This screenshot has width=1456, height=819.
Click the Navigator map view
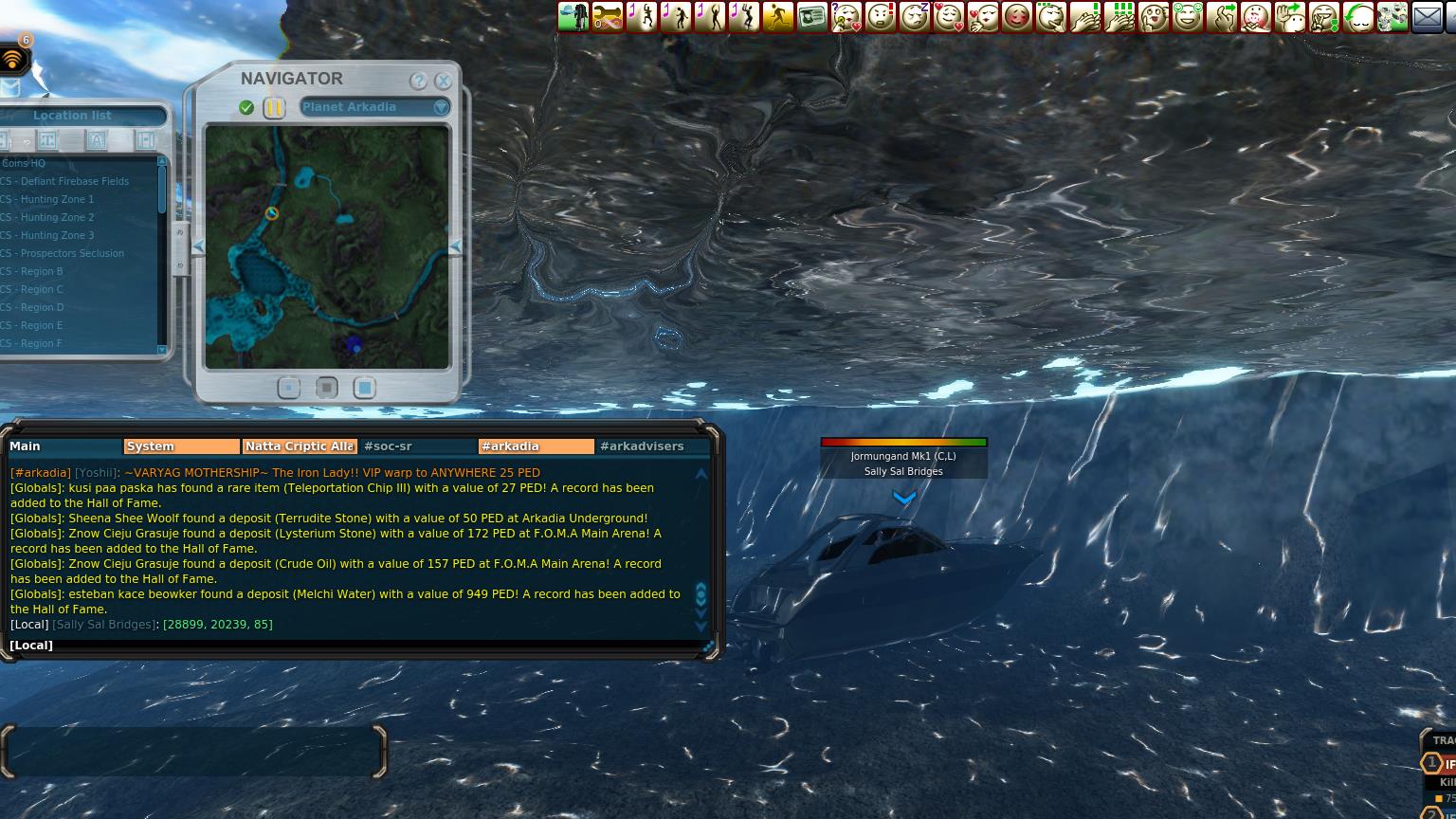327,246
